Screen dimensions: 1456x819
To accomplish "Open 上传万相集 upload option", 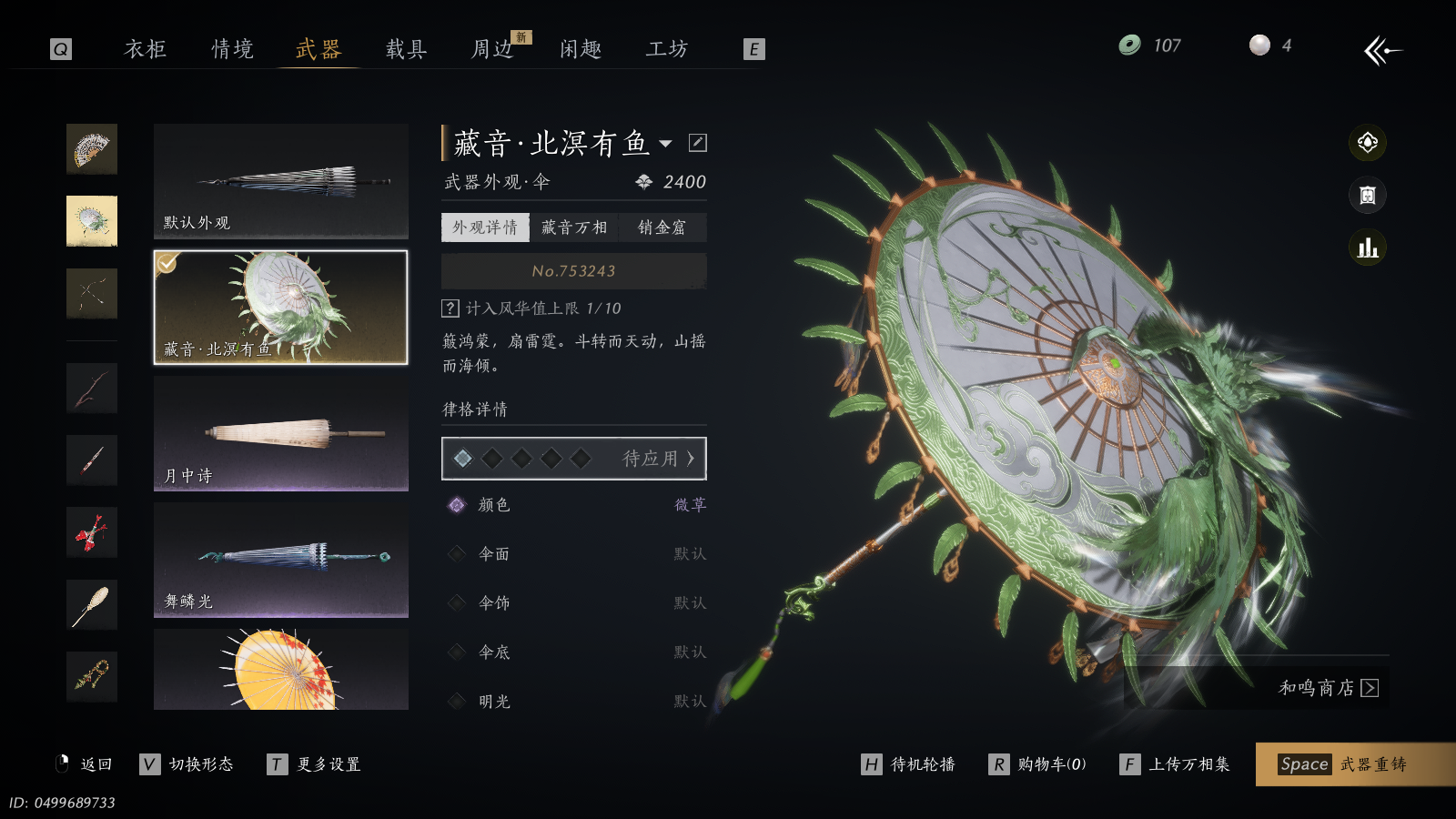I will click(1175, 764).
